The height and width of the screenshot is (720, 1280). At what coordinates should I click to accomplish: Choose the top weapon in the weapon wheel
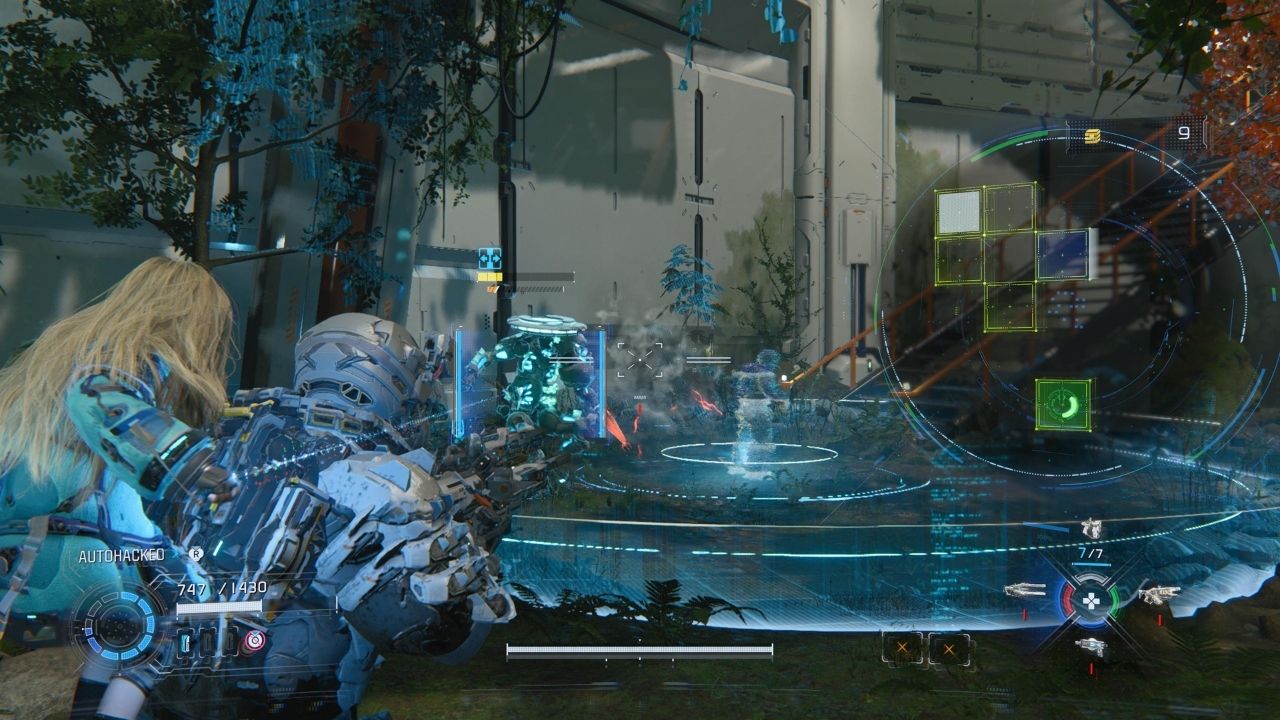pos(1091,528)
